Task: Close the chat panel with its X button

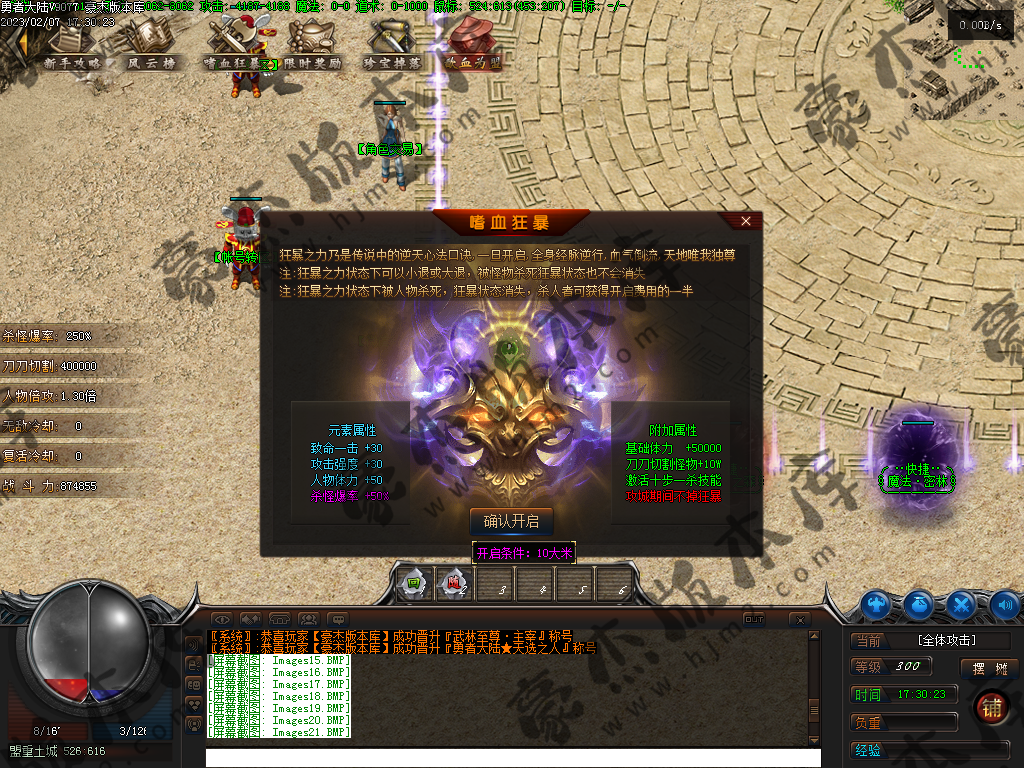Action: coord(799,620)
